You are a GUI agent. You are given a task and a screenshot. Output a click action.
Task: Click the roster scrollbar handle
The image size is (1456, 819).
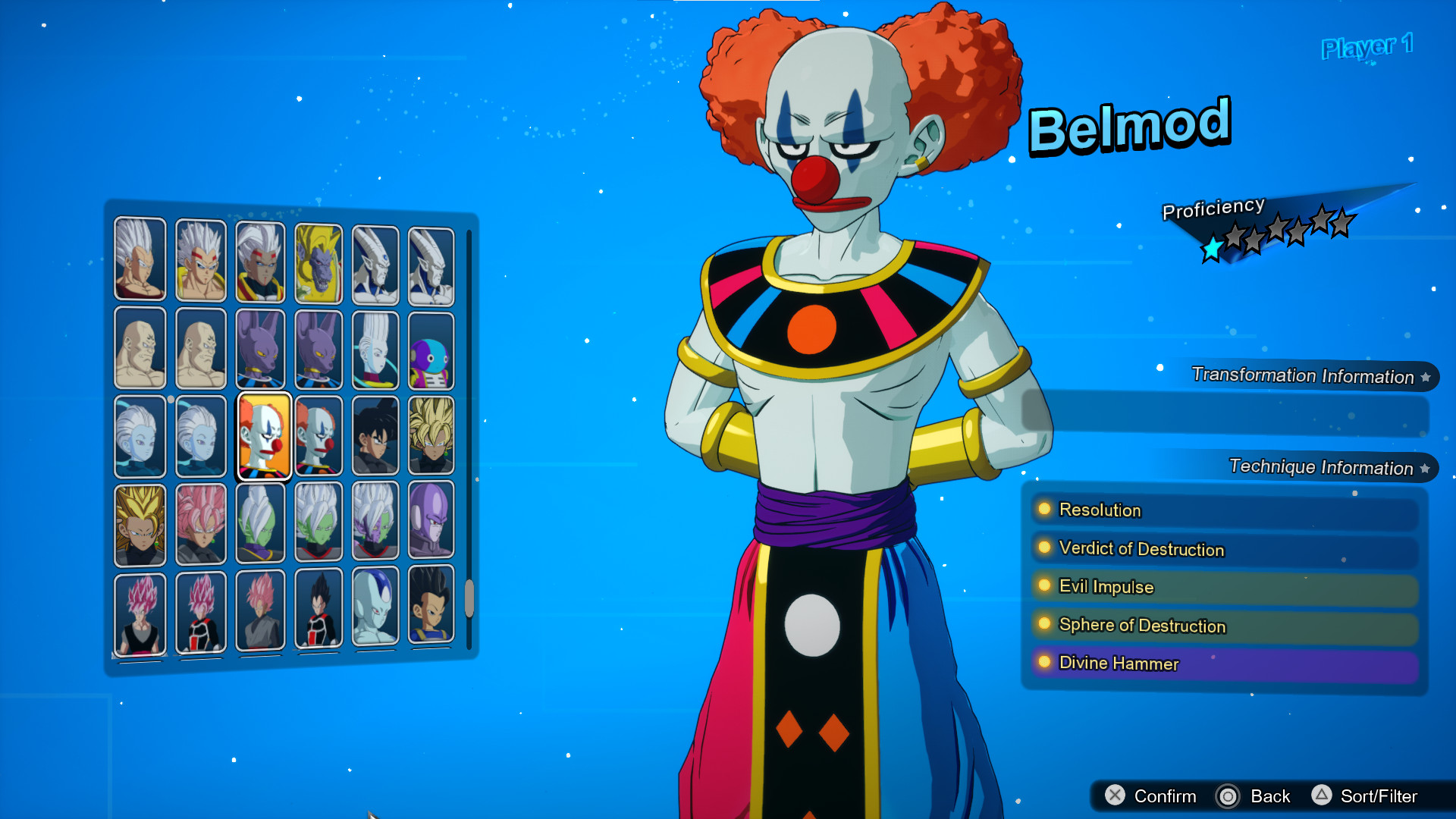pos(468,599)
